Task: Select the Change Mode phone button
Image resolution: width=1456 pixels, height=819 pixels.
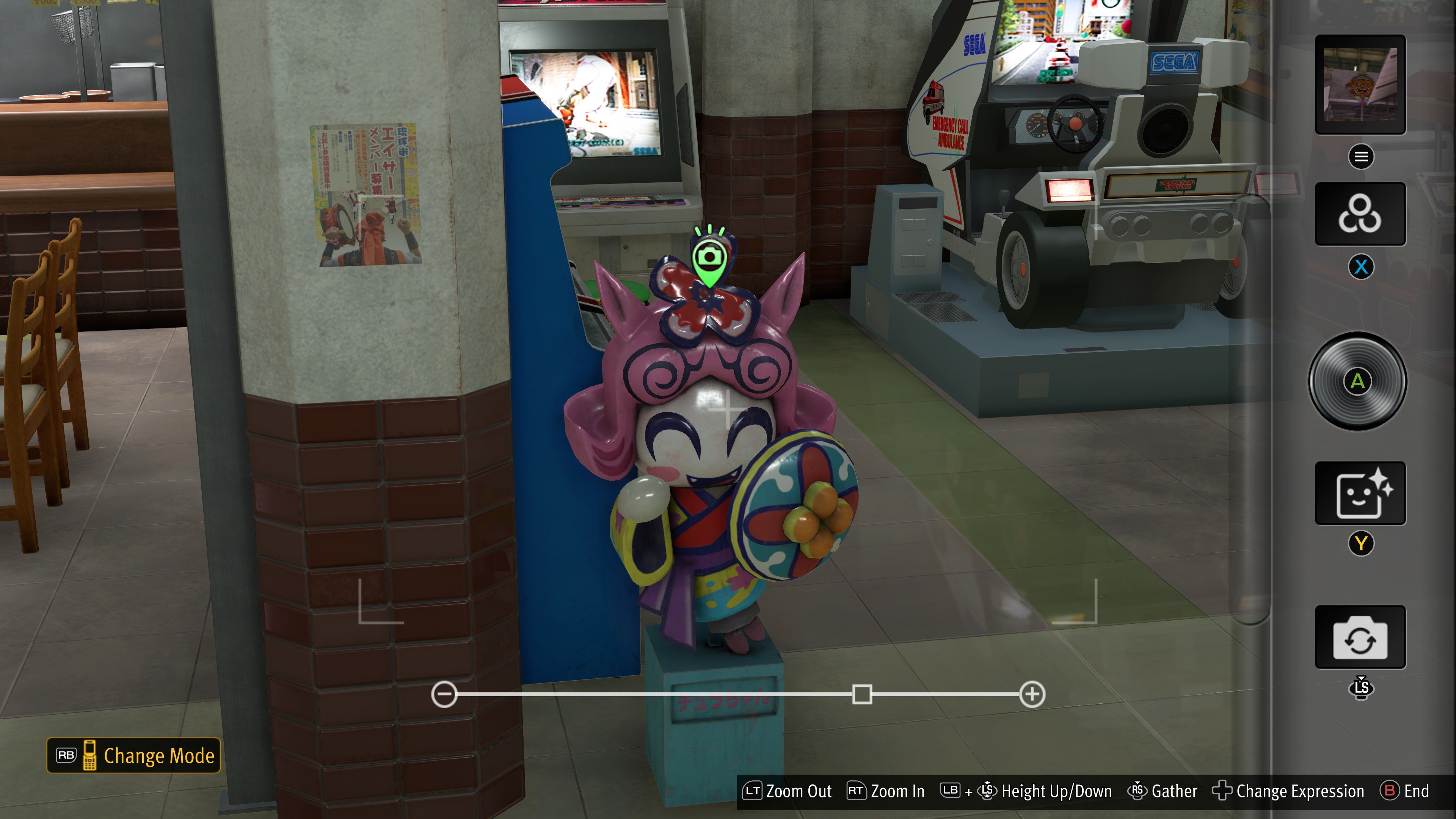Action: [x=134, y=755]
